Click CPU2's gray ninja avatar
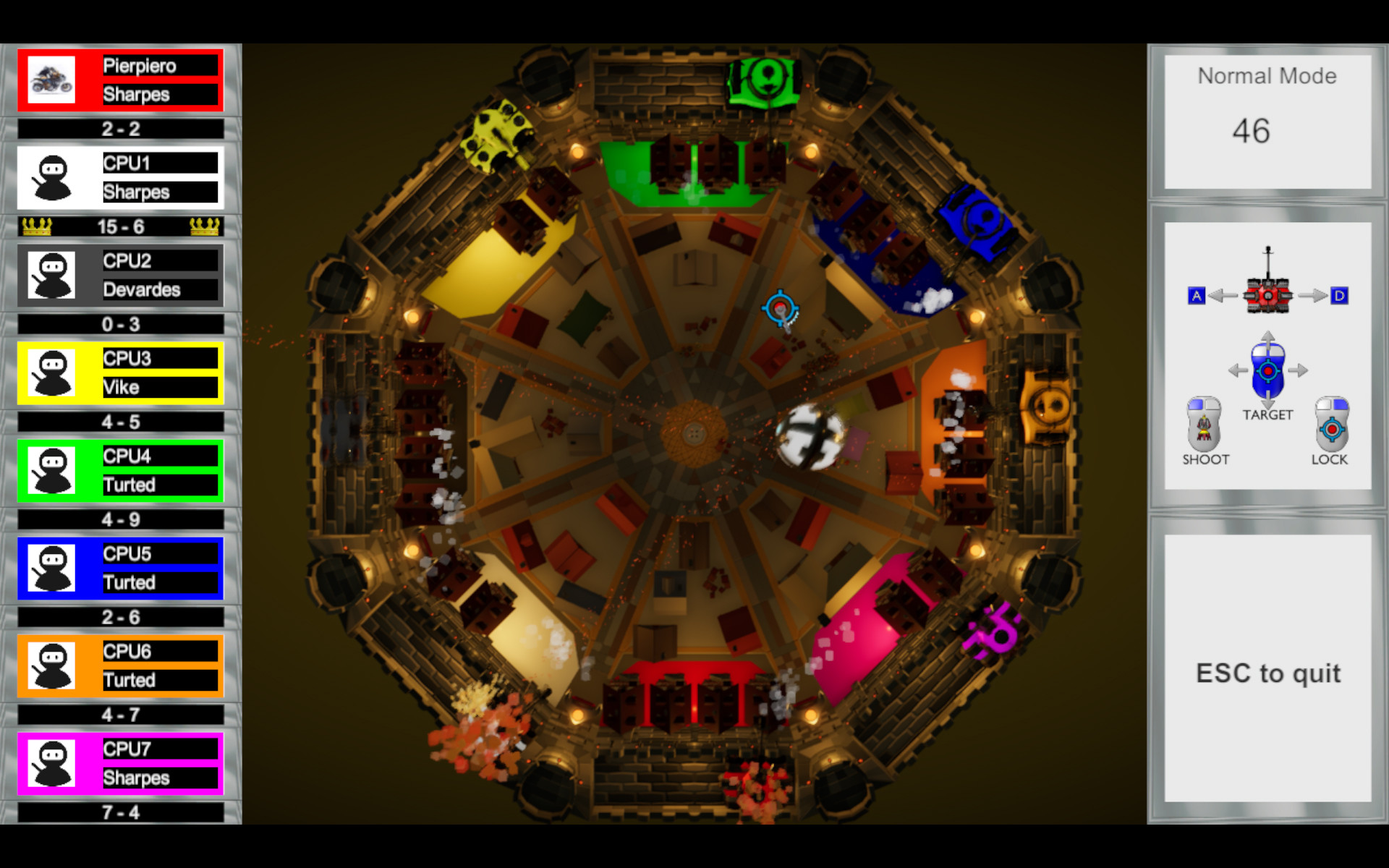This screenshot has width=1389, height=868. point(51,275)
